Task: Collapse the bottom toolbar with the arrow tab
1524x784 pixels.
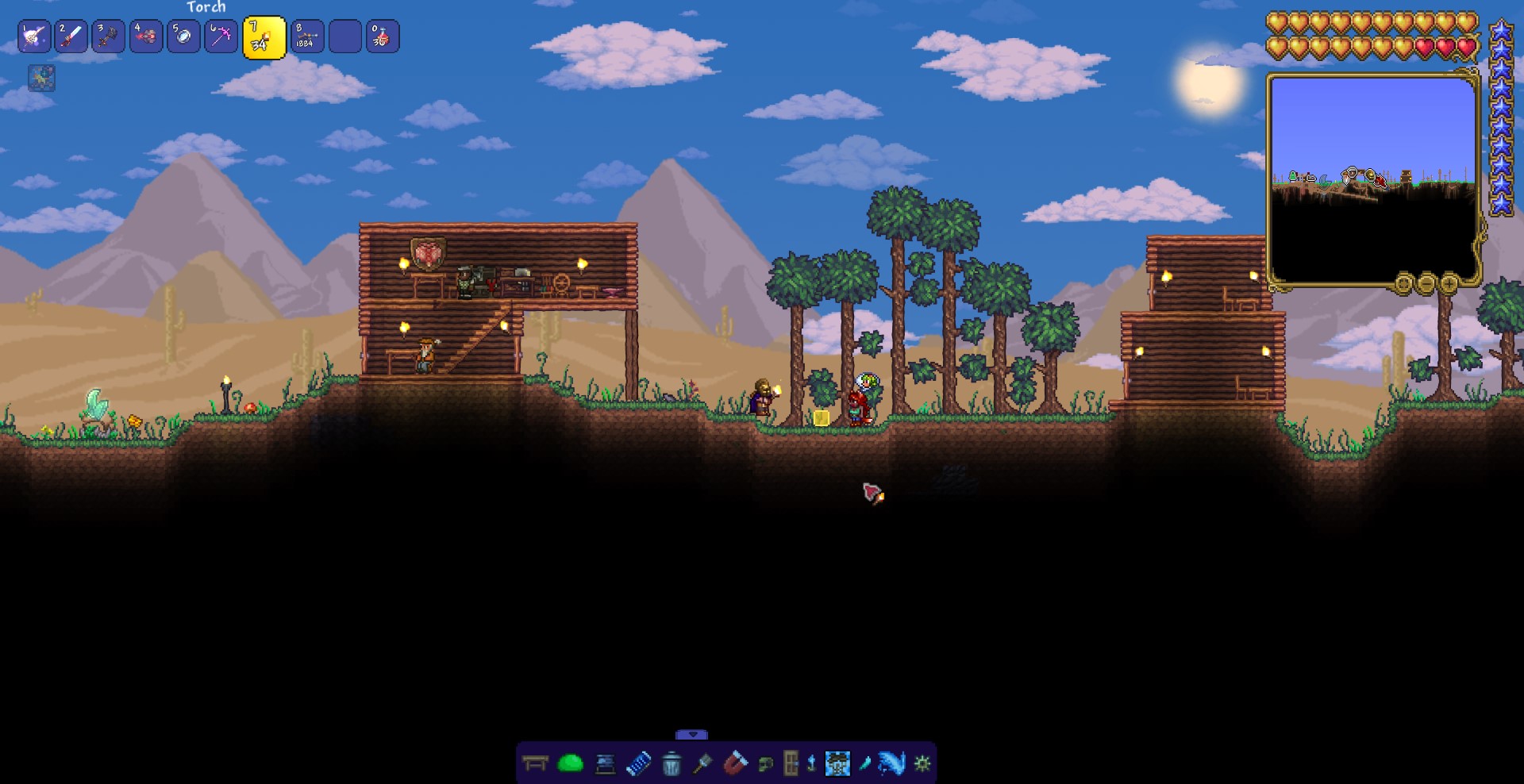Action: [691, 735]
